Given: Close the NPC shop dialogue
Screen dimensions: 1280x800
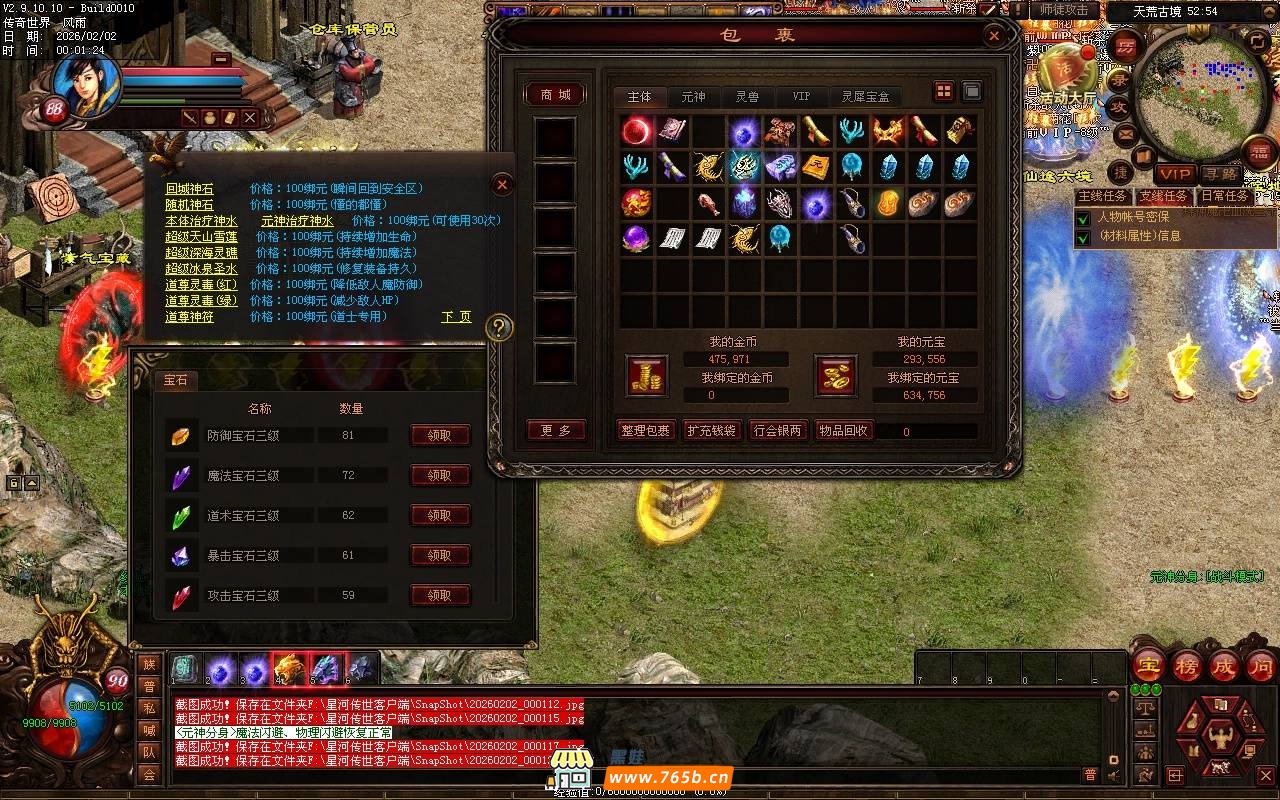Looking at the screenshot, I should 503,185.
